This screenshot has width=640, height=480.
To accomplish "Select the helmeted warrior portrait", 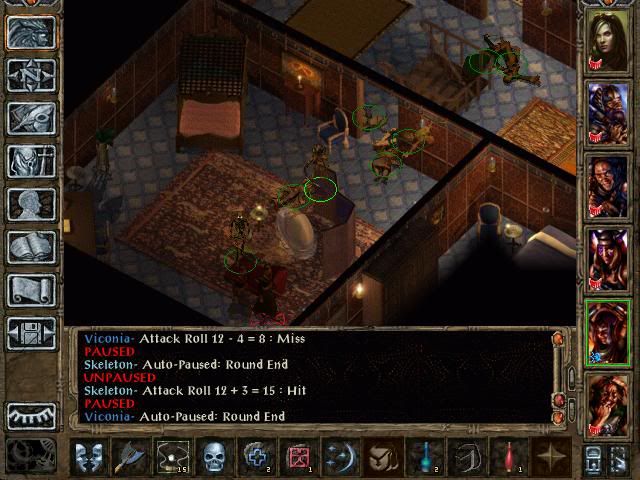I will point(608,111).
